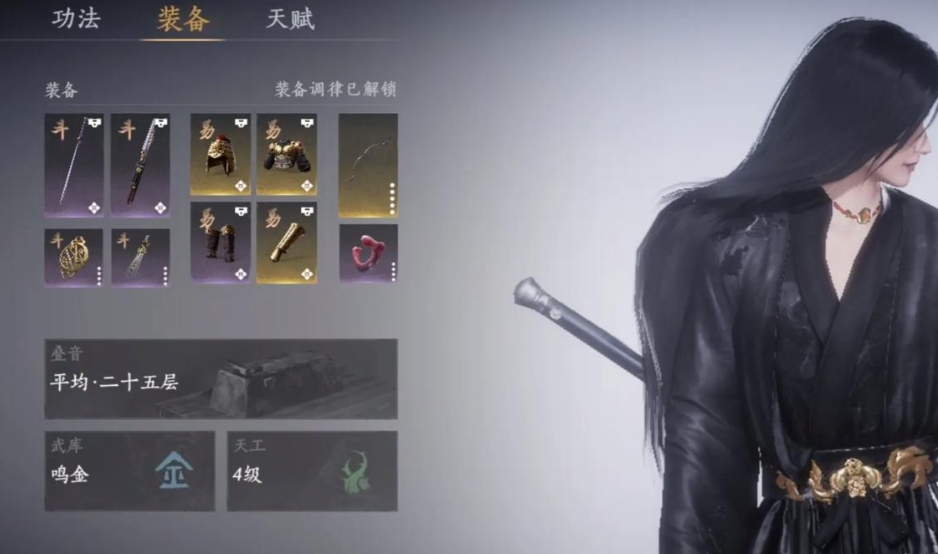Select the chest armor slot
The height and width of the screenshot is (554, 938).
tap(287, 154)
